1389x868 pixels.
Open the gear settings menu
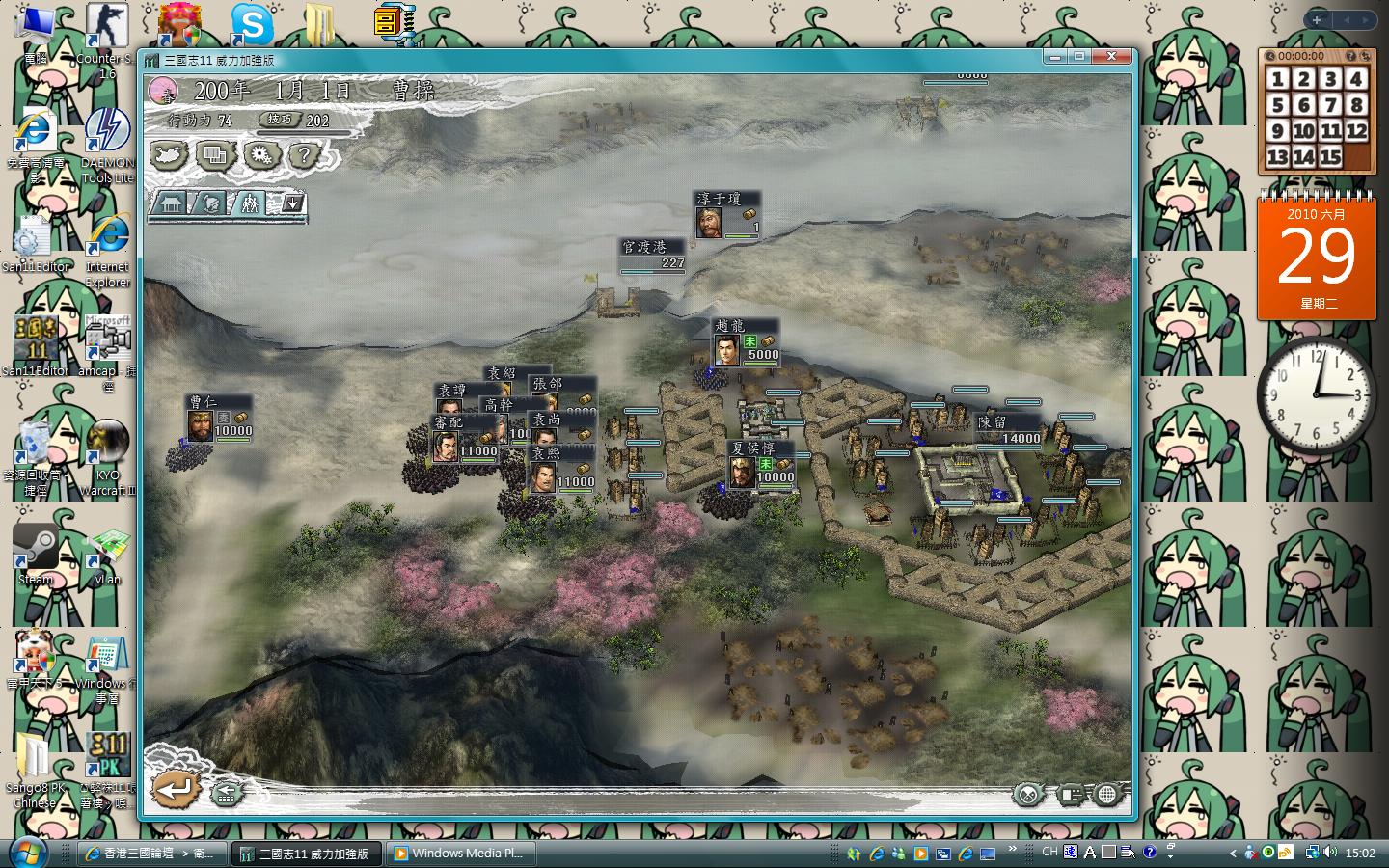coord(260,154)
